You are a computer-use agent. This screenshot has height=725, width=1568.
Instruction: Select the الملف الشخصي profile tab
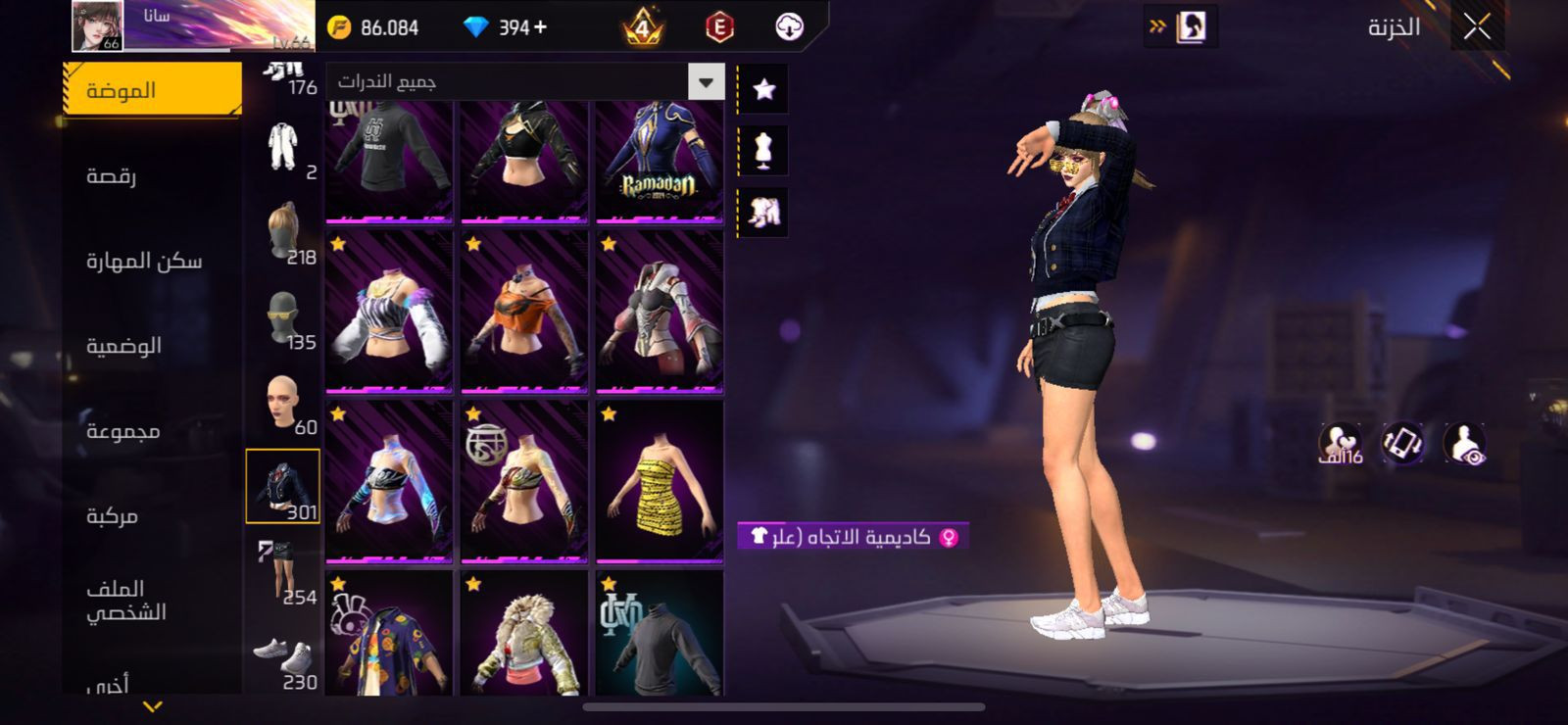[x=125, y=600]
